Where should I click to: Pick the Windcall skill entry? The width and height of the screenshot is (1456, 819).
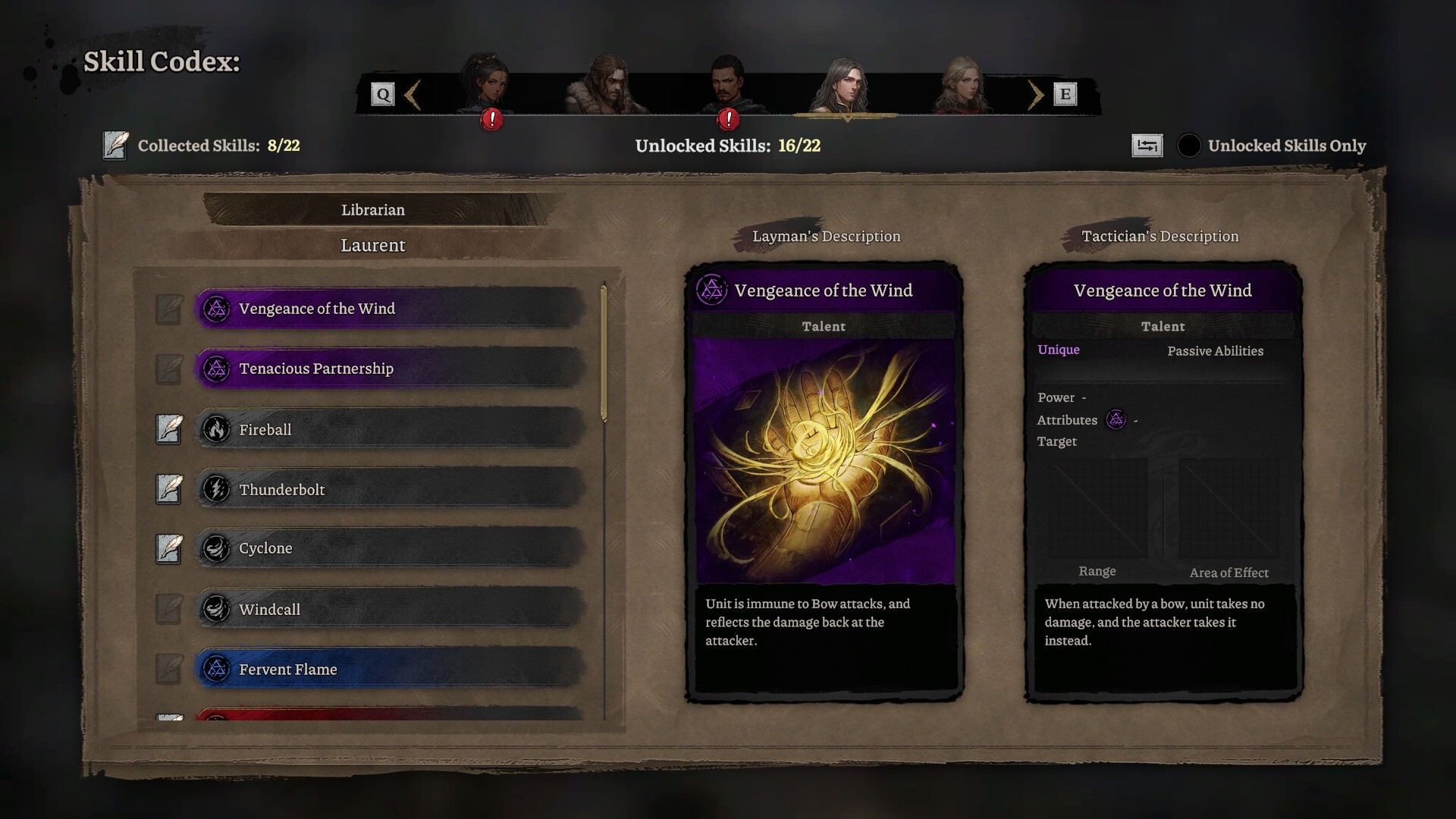[x=391, y=609]
